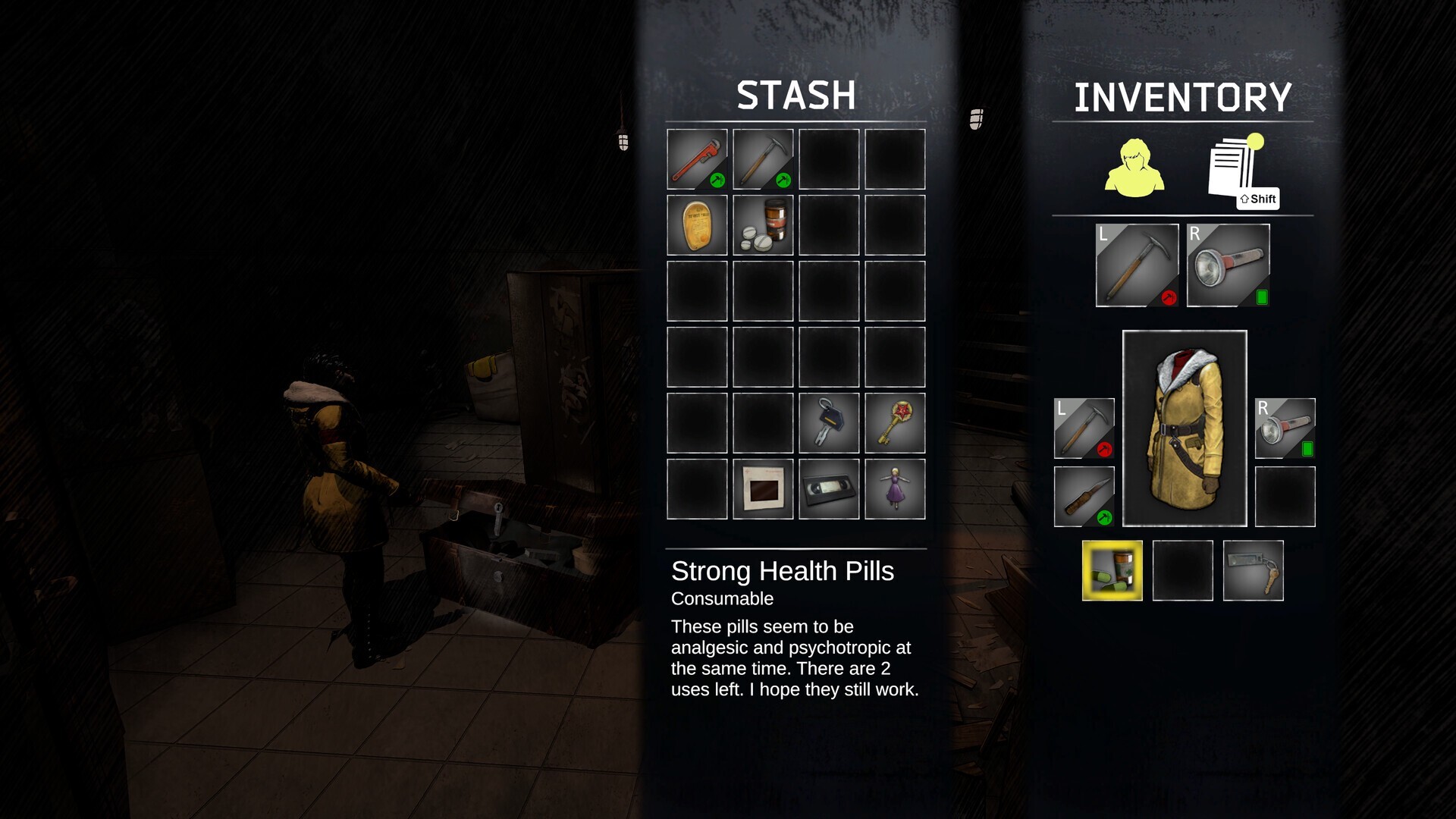This screenshot has height=819, width=1456.
Task: Select the old tablet document in the stash
Action: [x=695, y=225]
